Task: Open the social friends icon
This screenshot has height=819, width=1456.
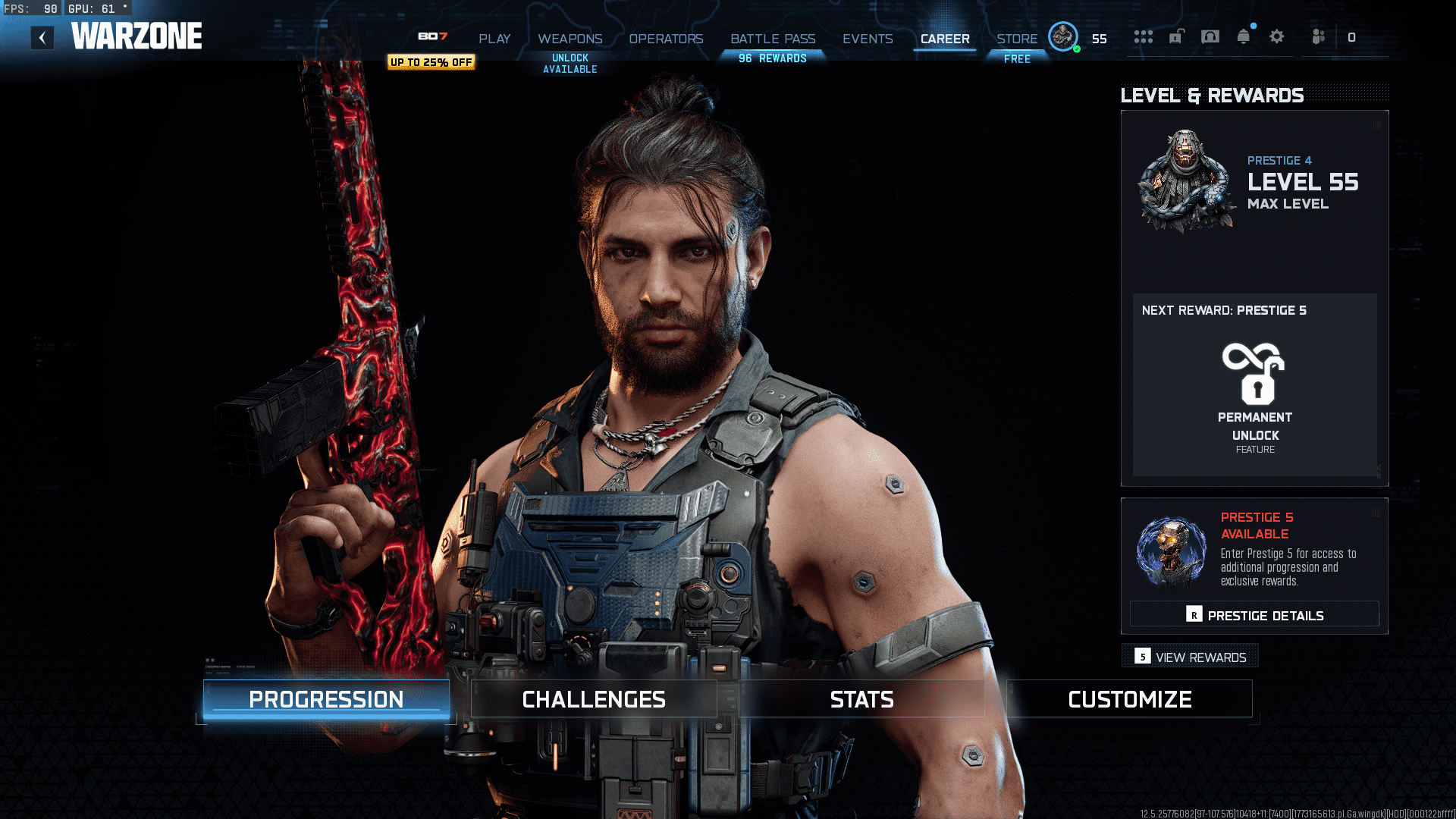Action: pos(1317,36)
